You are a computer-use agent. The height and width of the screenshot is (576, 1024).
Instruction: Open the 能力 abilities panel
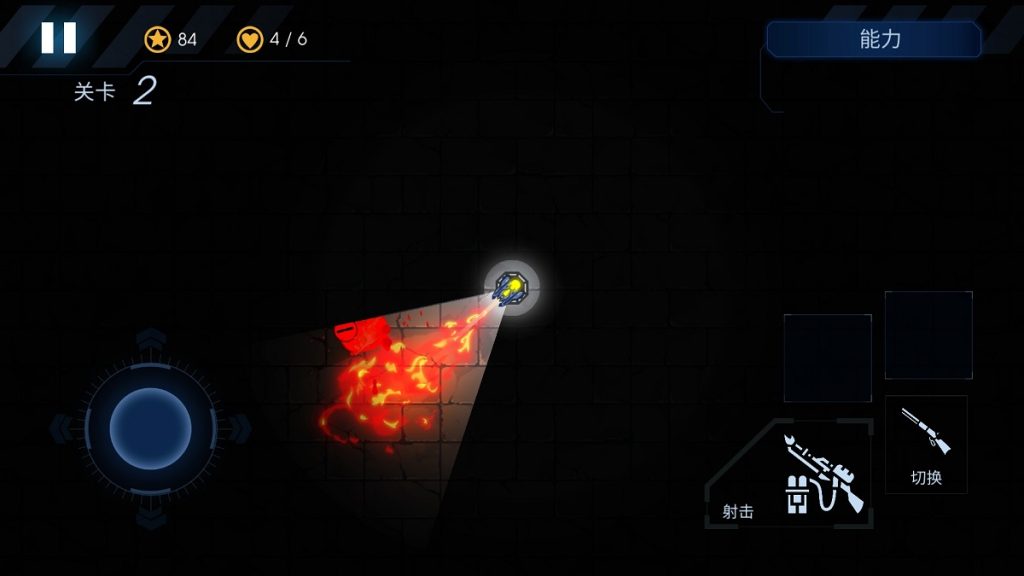[874, 40]
